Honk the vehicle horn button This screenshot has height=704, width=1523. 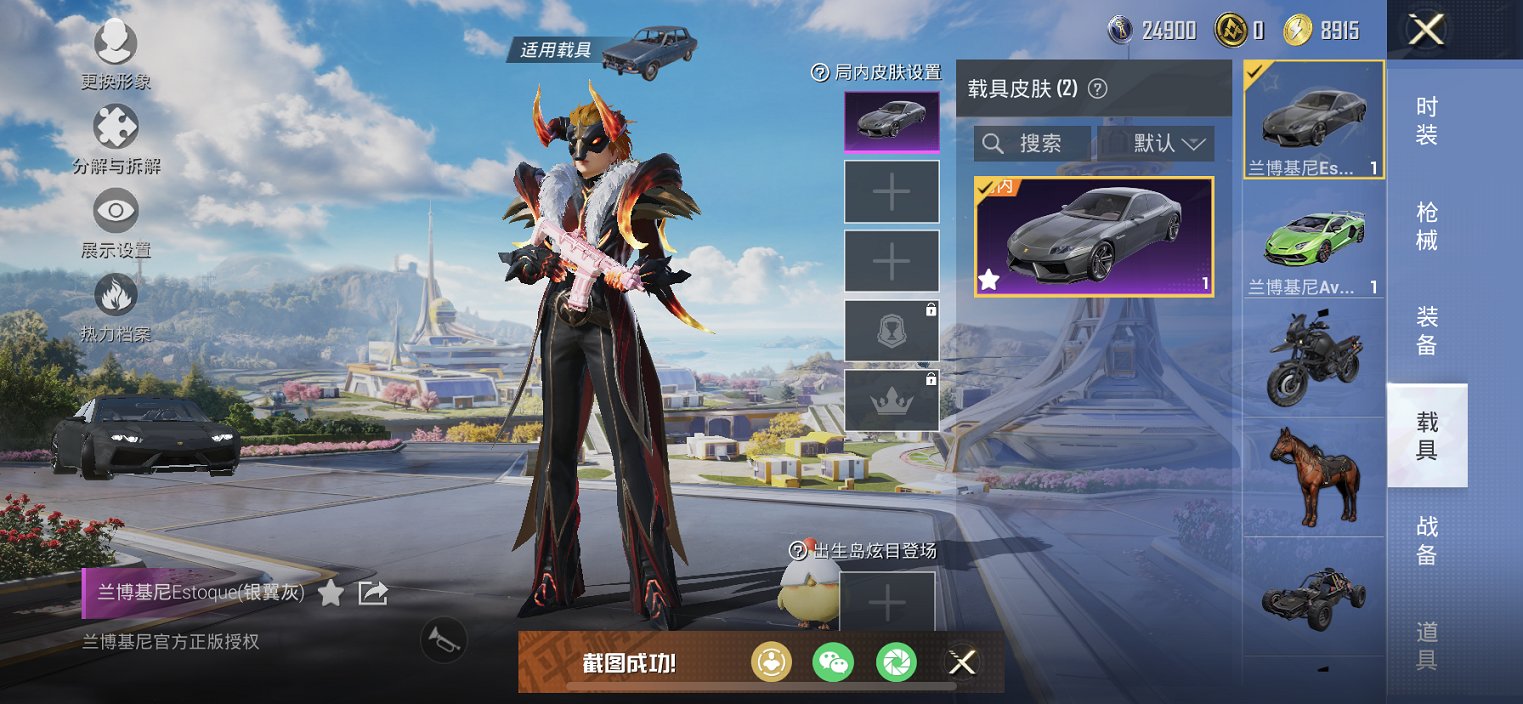point(444,640)
